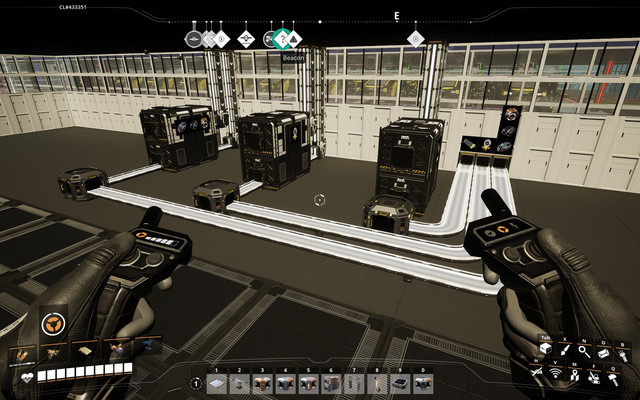Open the map marker icon
The height and width of the screenshot is (400, 640).
(575, 376)
